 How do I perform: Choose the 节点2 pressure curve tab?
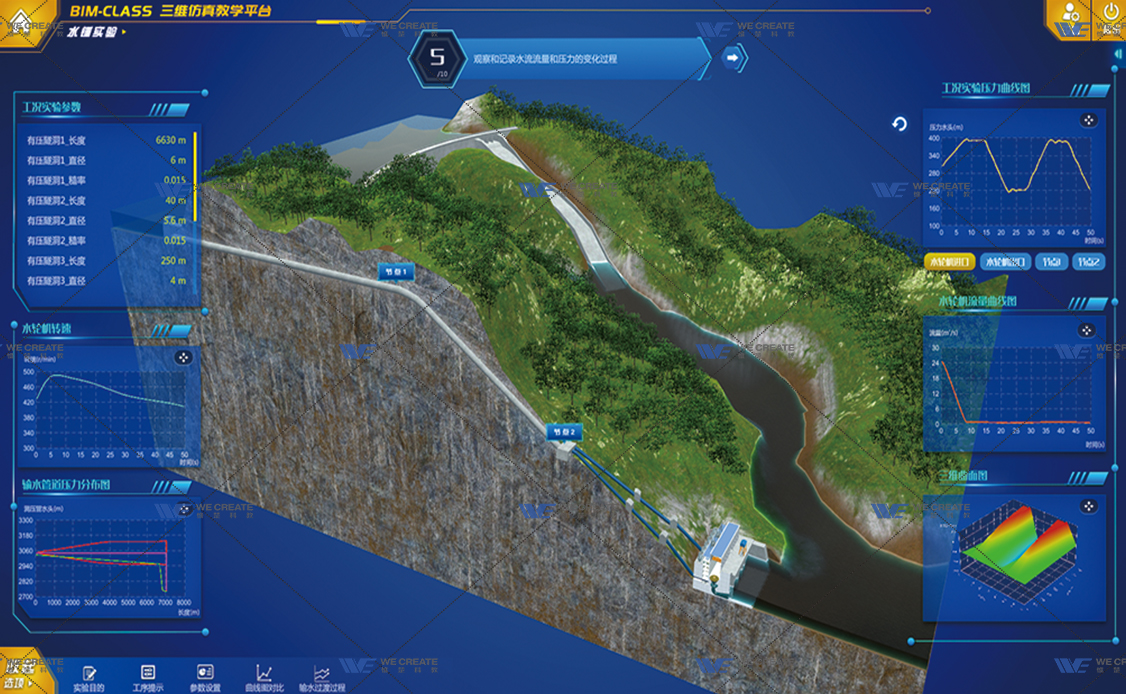[x=1088, y=262]
